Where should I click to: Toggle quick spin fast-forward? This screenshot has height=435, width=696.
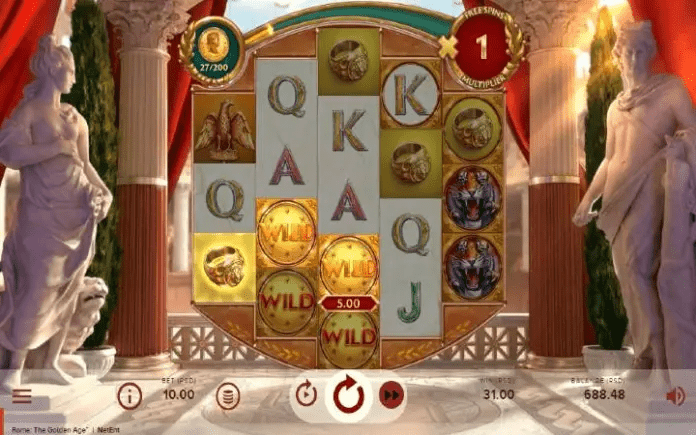tap(392, 396)
